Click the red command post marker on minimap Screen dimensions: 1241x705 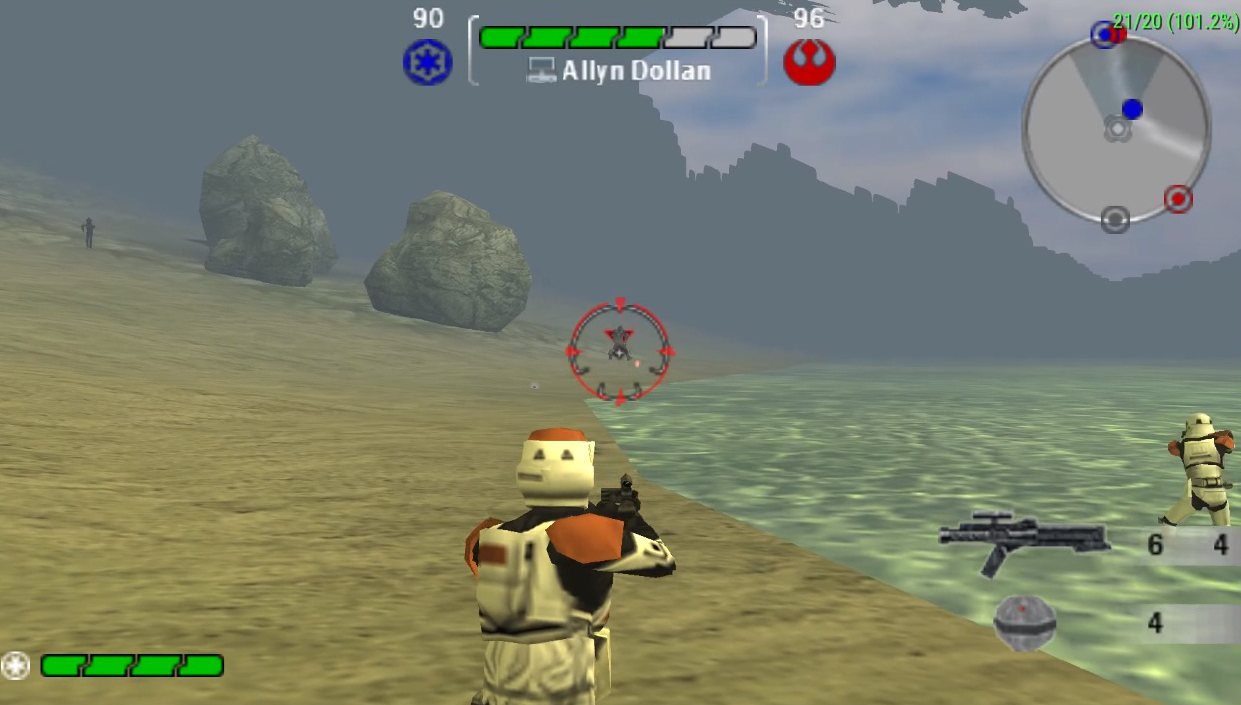[x=1178, y=199]
